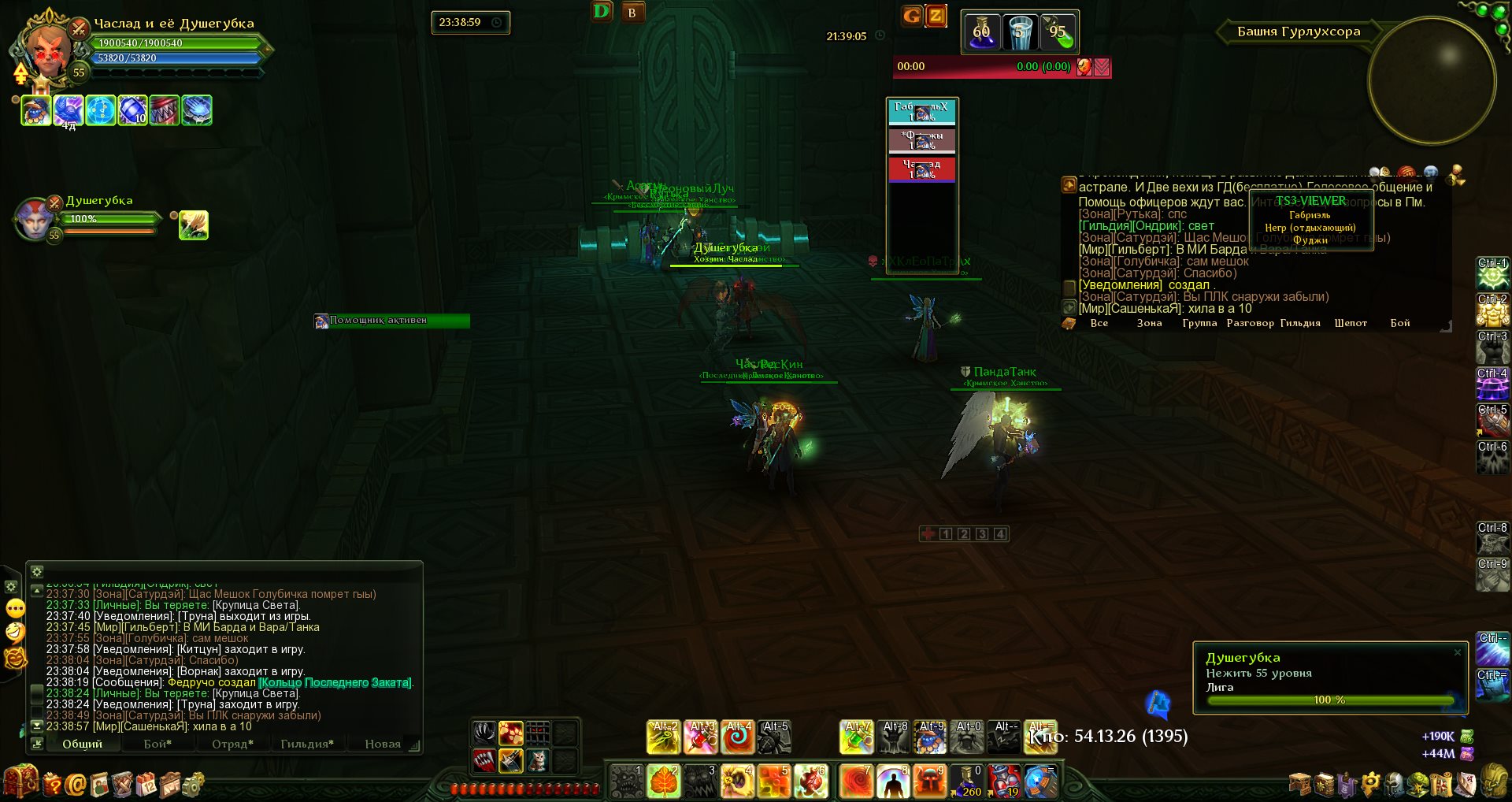Open the calendar from the bottom menu
The image size is (1512, 802).
pyautogui.click(x=147, y=784)
